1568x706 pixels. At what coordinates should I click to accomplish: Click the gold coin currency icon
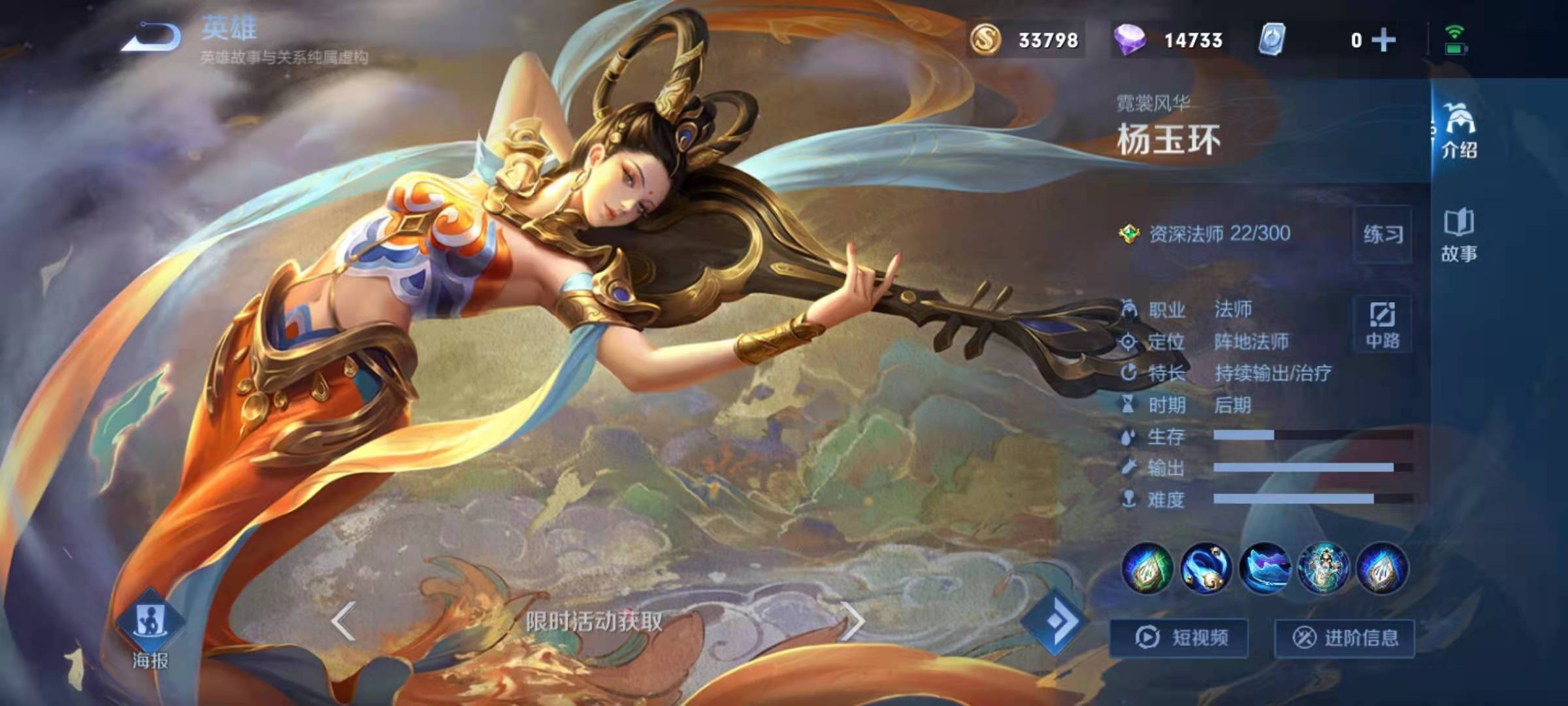985,40
